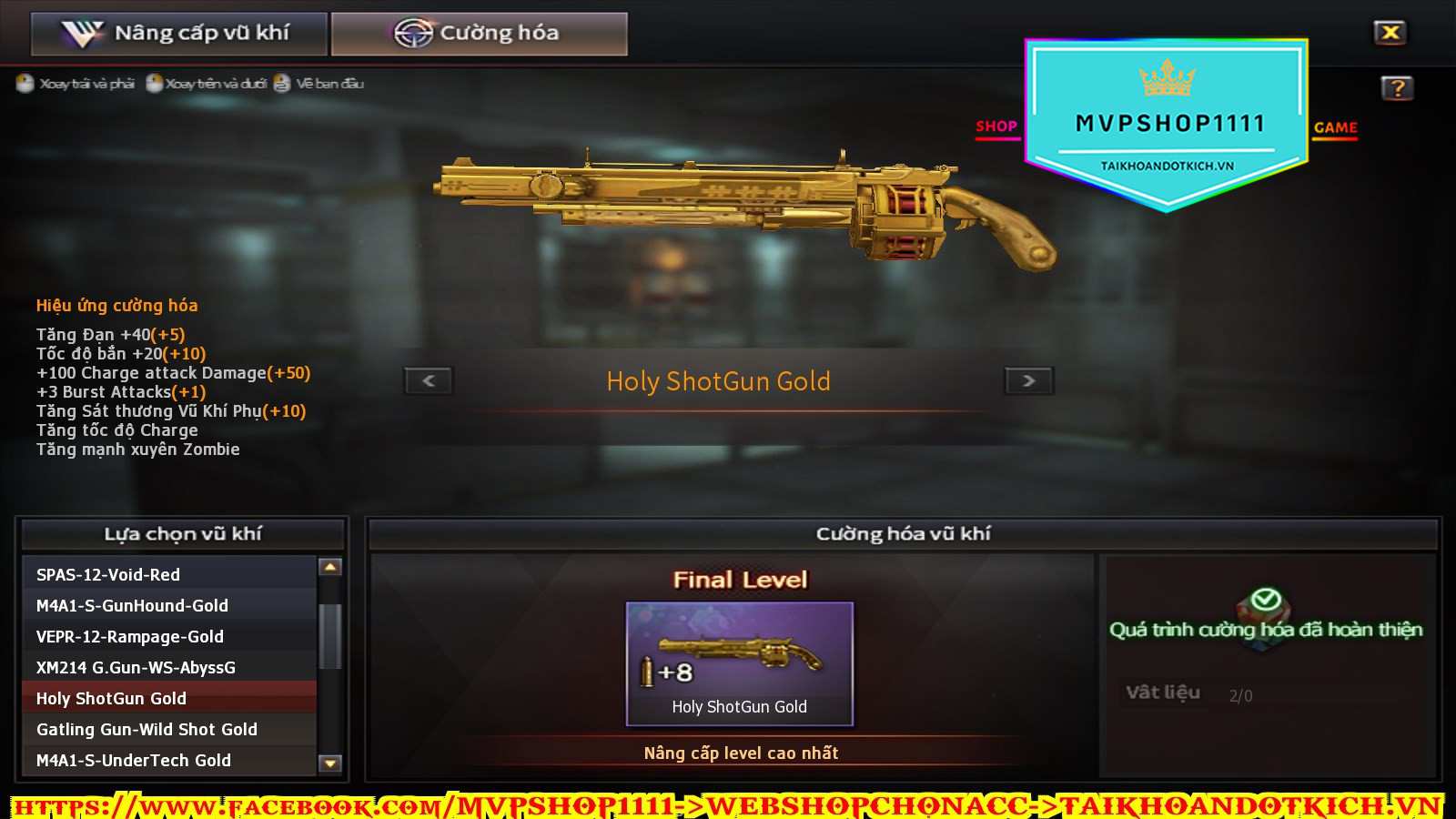Viewport: 1456px width, 819px height.
Task: Show the next weapon with right arrow
Action: click(1028, 380)
